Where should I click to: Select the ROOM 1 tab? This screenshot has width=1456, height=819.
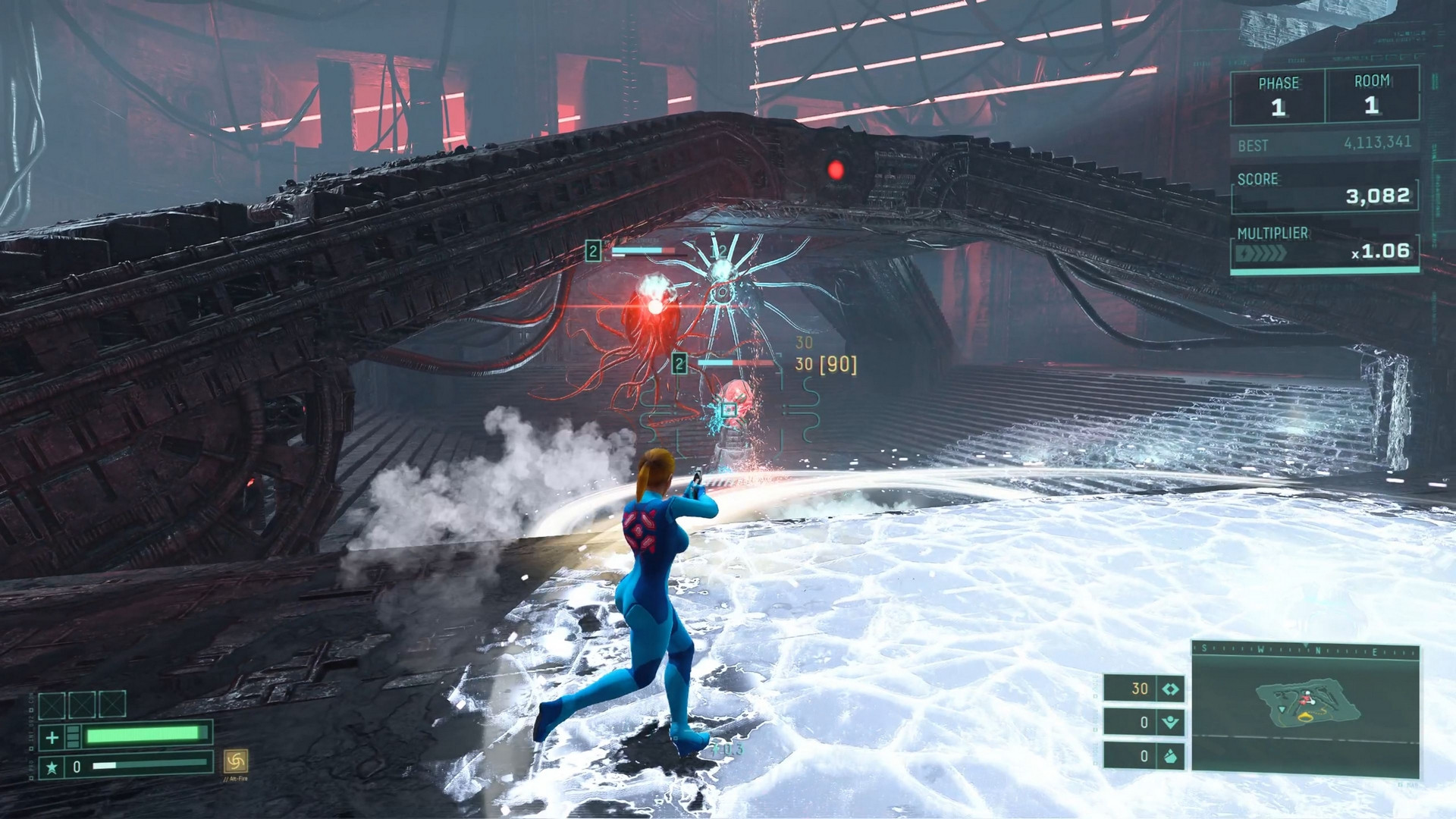(1371, 94)
